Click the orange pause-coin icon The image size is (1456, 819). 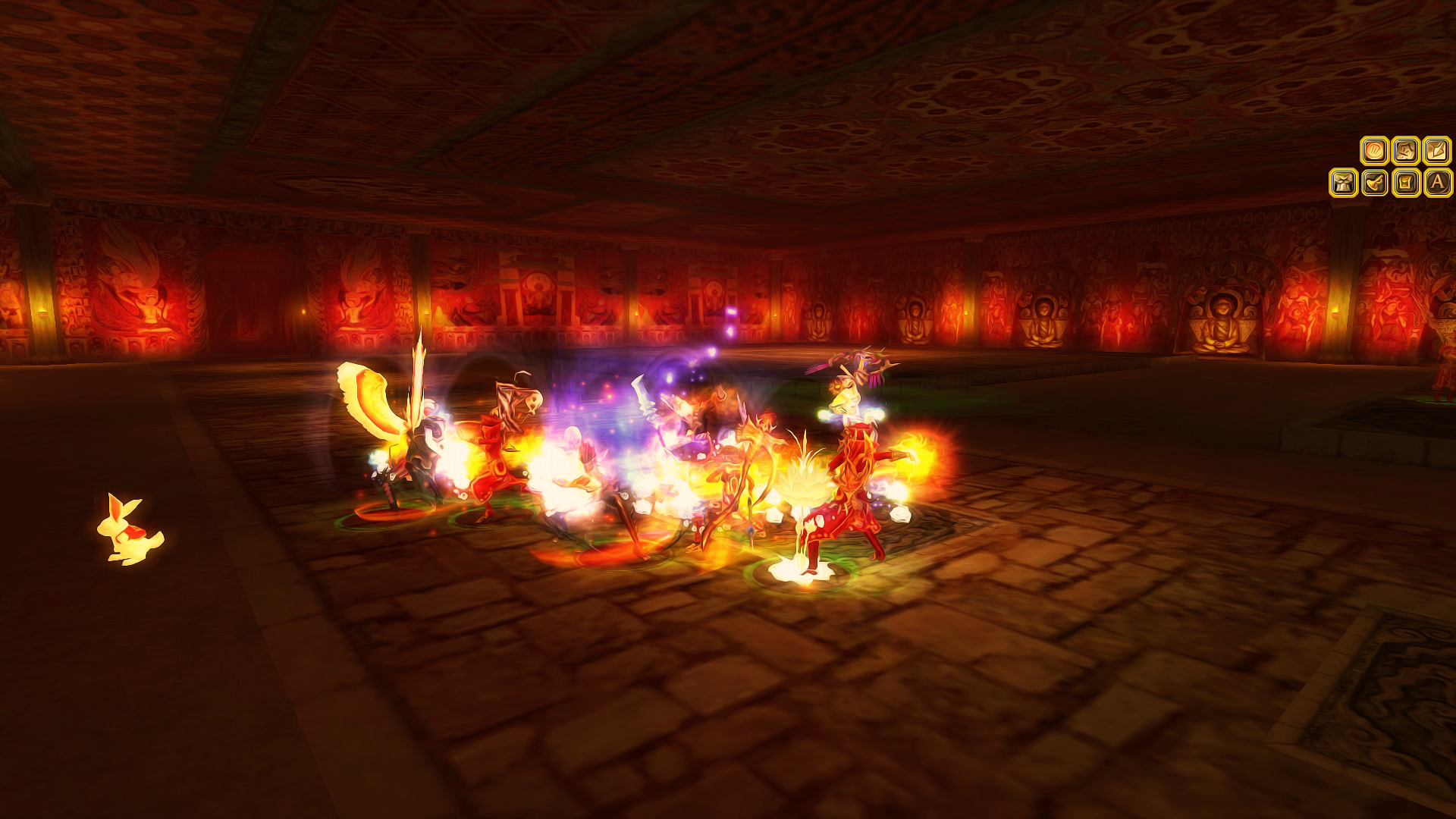coord(1374,151)
